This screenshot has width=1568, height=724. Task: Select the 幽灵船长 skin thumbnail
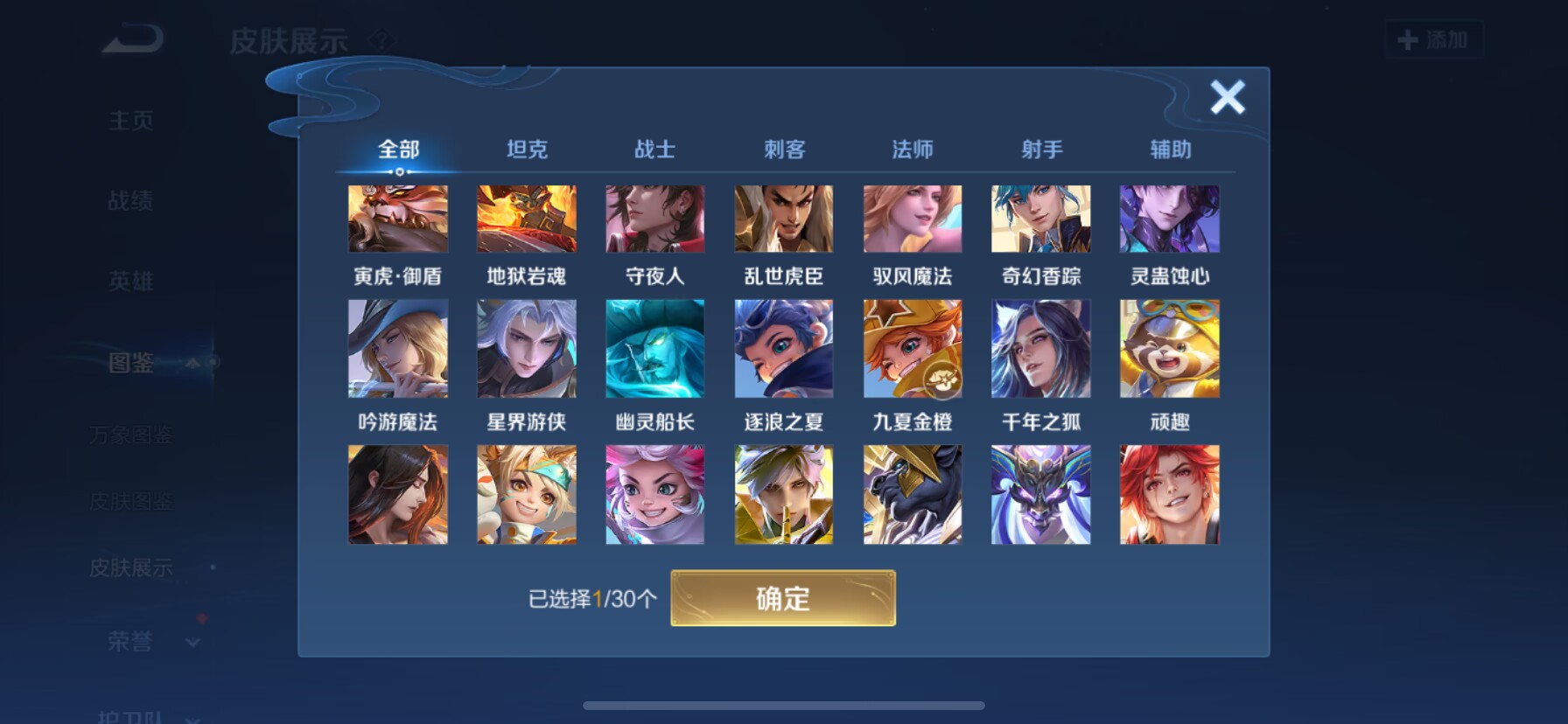(x=654, y=348)
